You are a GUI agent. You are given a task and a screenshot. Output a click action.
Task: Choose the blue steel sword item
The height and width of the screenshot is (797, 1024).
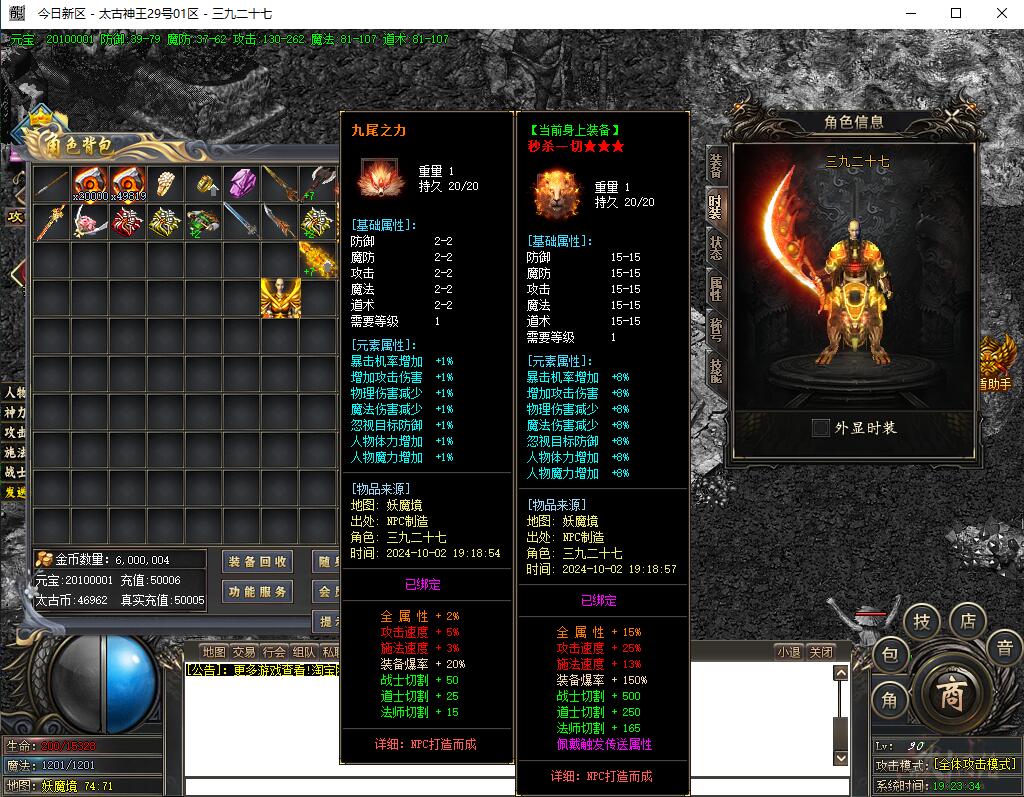click(243, 222)
